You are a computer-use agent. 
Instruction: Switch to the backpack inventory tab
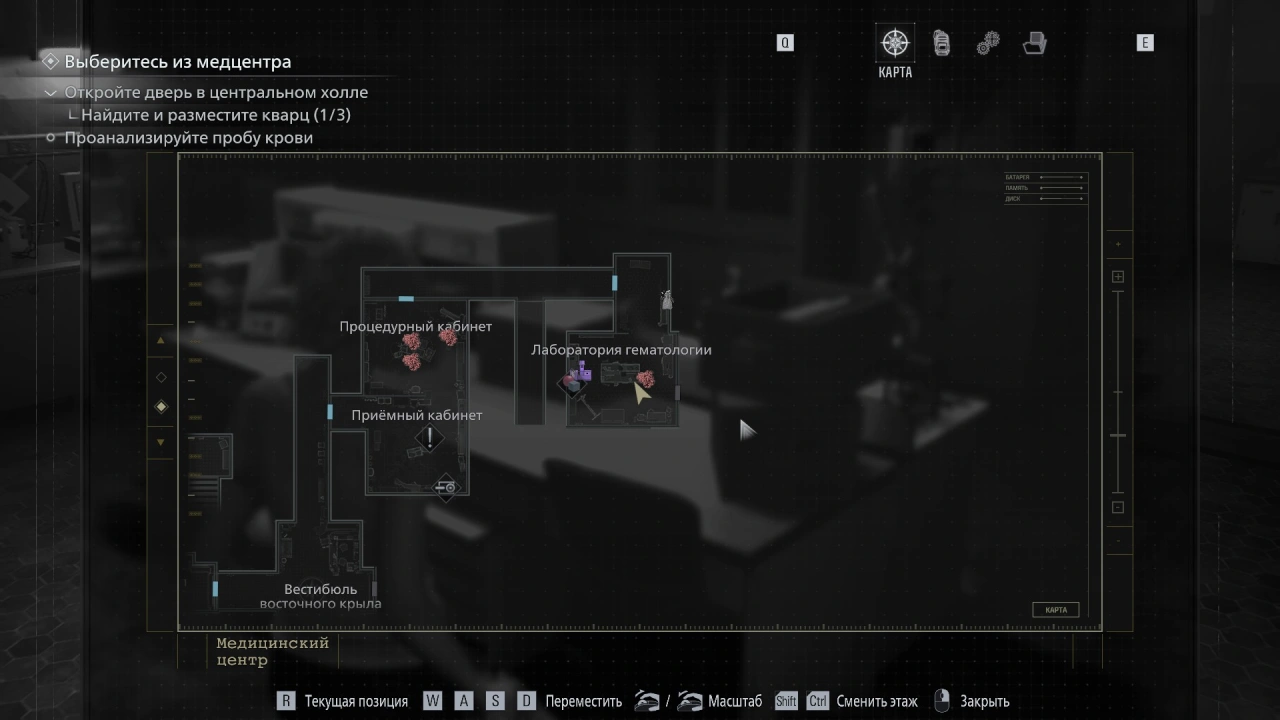941,43
